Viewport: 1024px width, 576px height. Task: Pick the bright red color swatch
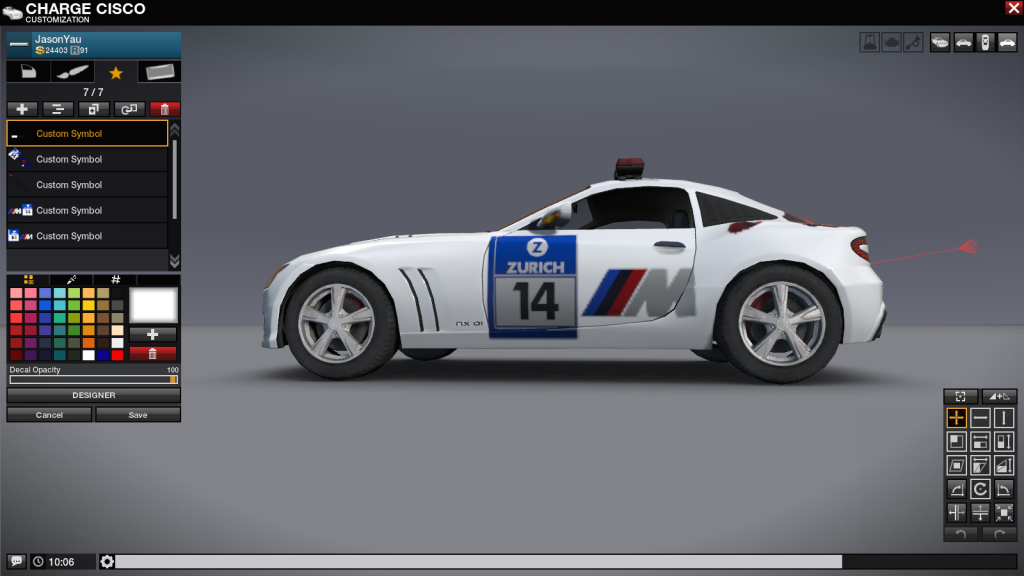click(x=118, y=355)
